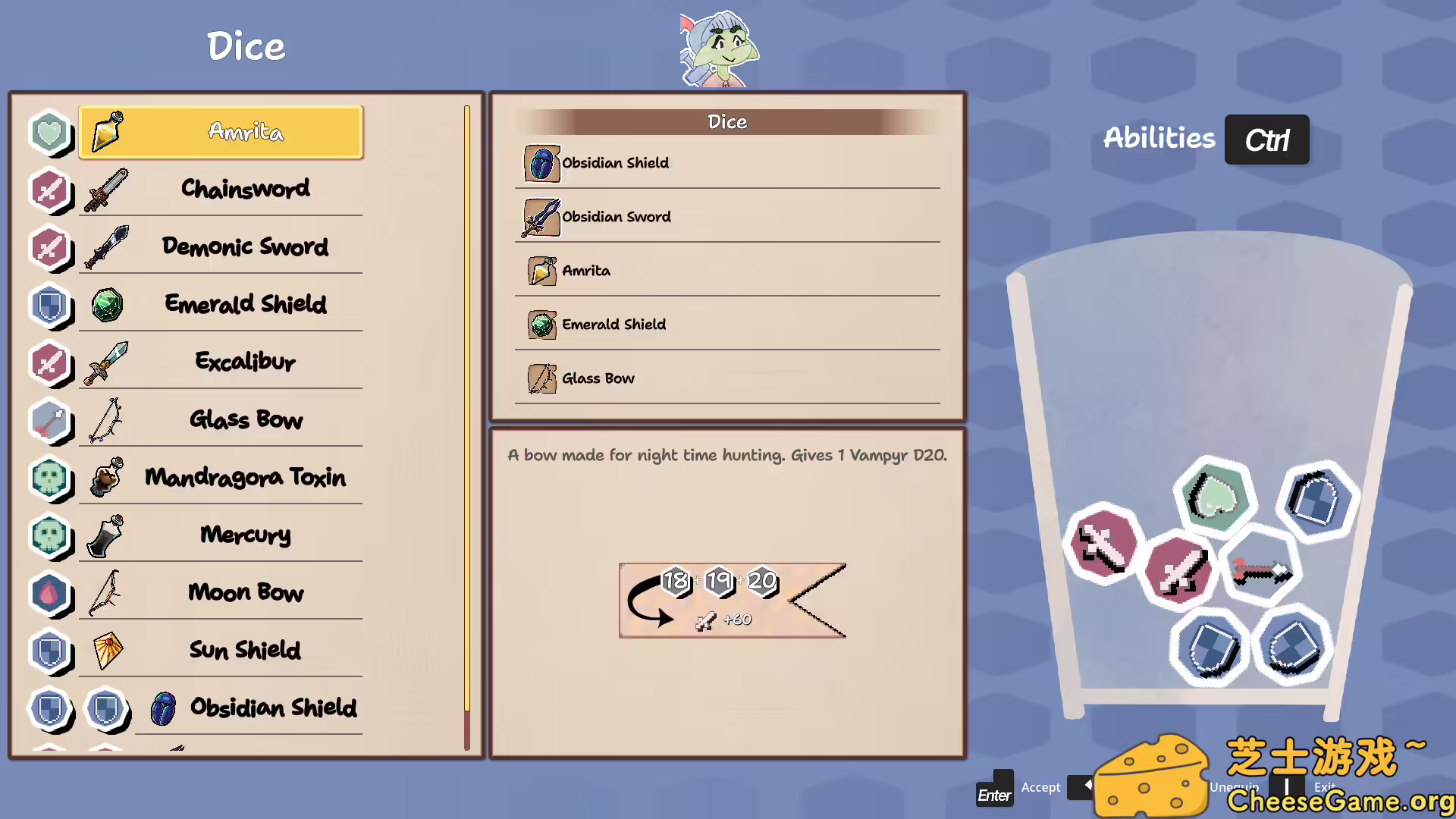Viewport: 1456px width, 819px height.
Task: Select the Sun Shield item icon
Action: [106, 651]
